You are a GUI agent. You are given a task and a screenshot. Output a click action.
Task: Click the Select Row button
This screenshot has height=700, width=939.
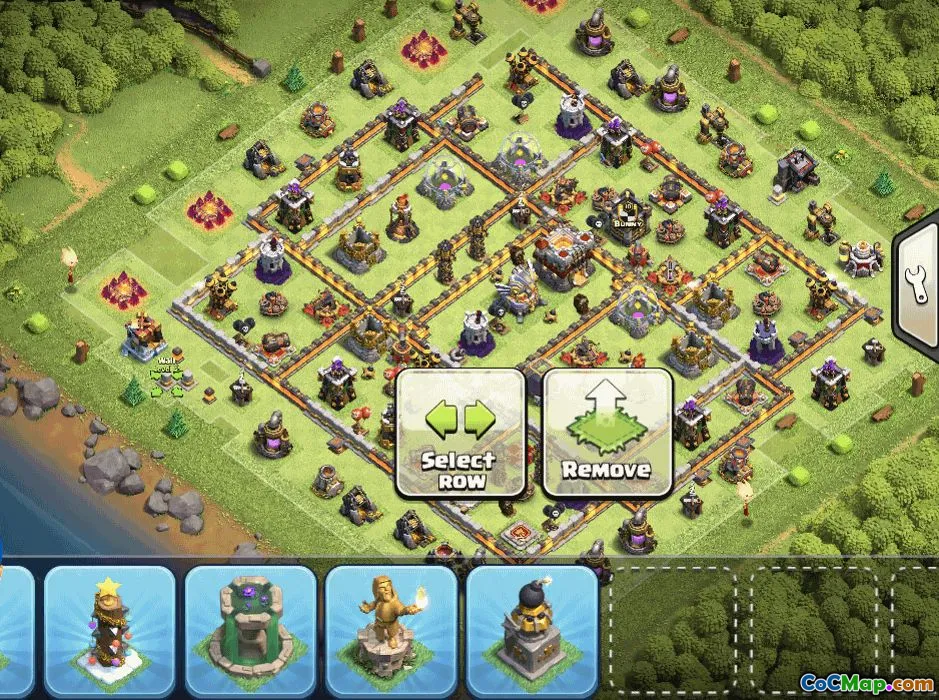[461, 433]
